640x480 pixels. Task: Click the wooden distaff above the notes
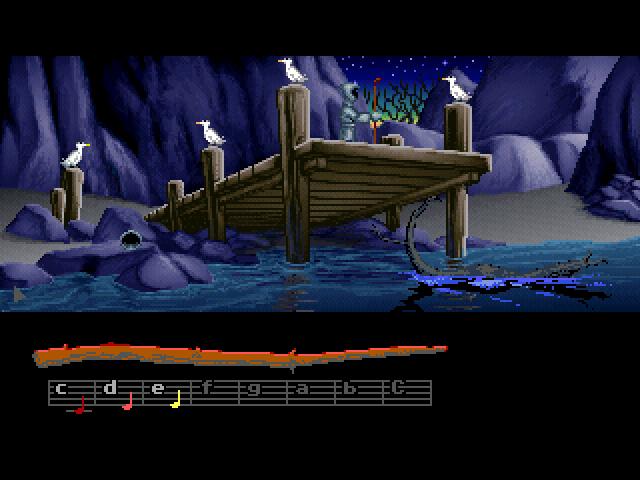(x=240, y=355)
